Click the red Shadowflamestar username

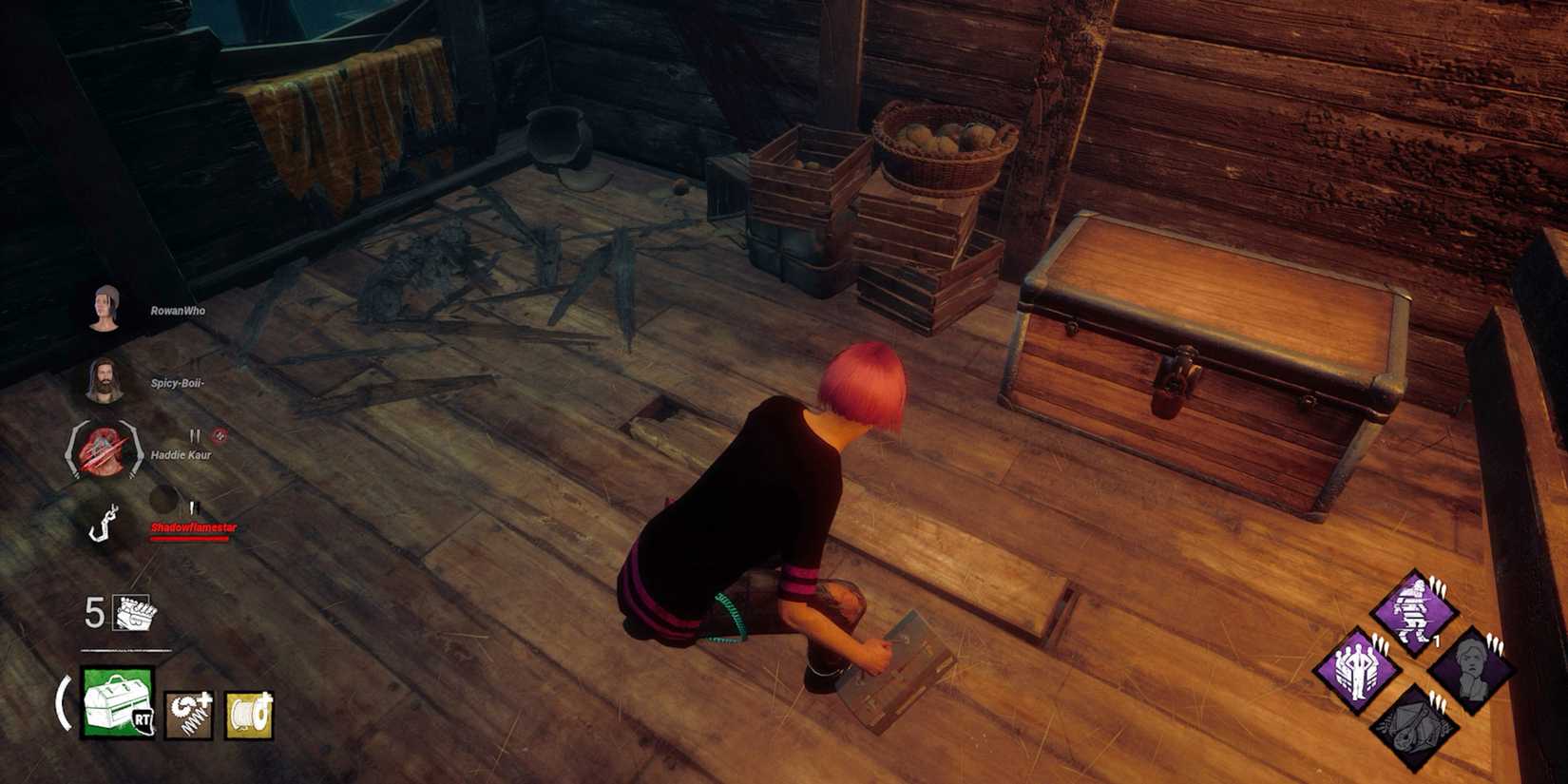(194, 527)
